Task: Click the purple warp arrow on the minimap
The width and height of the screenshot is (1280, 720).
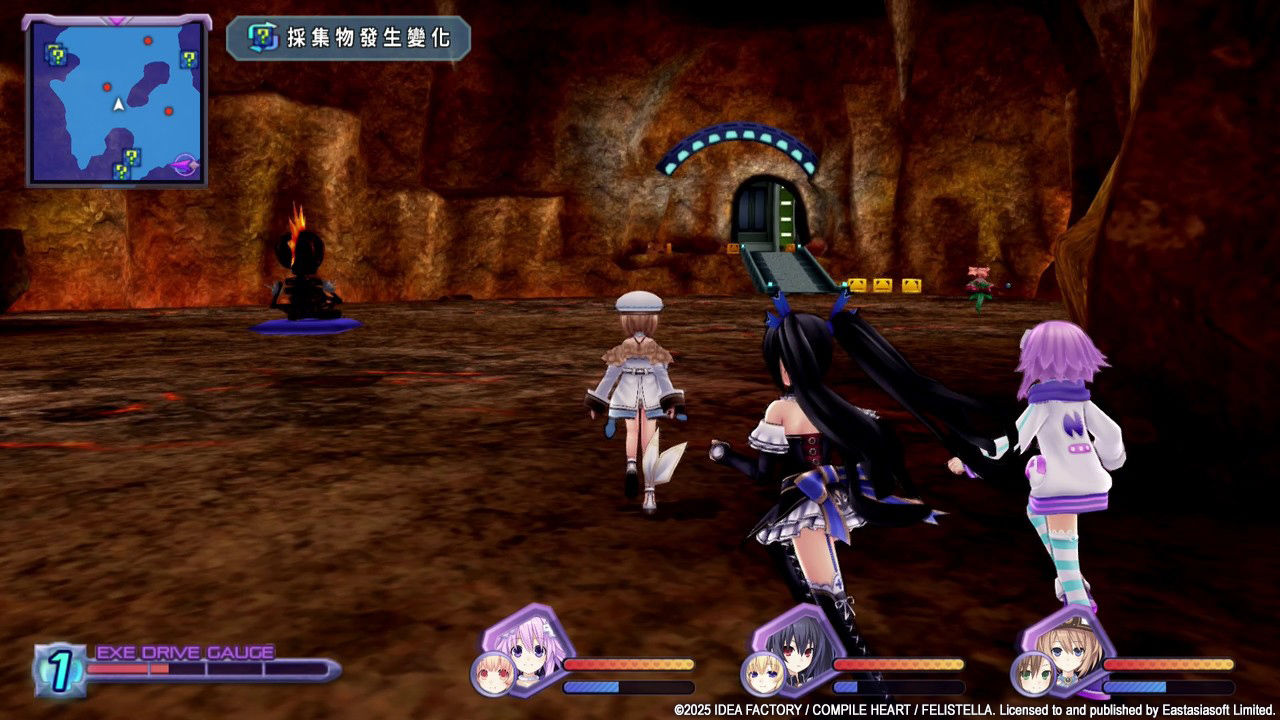Action: pyautogui.click(x=185, y=163)
